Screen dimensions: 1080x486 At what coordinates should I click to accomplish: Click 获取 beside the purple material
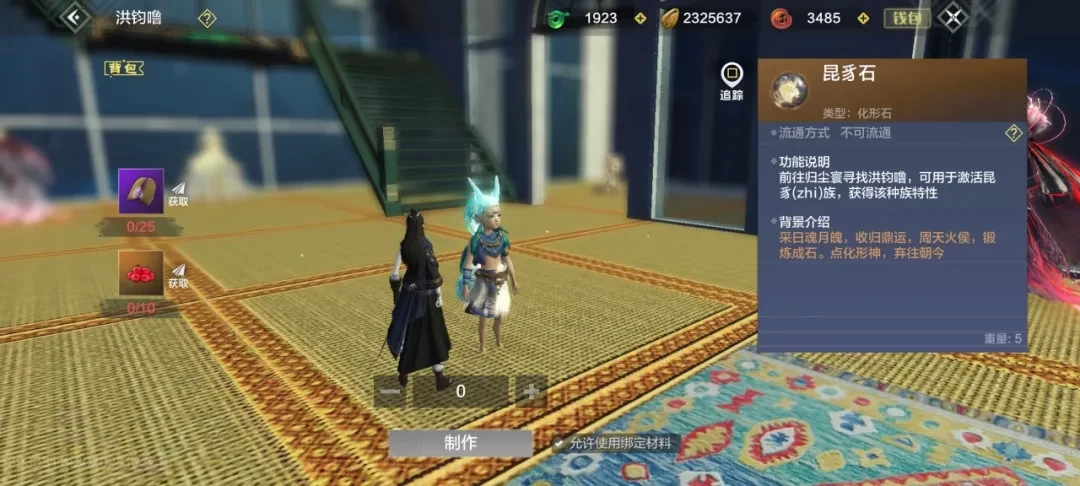[178, 194]
